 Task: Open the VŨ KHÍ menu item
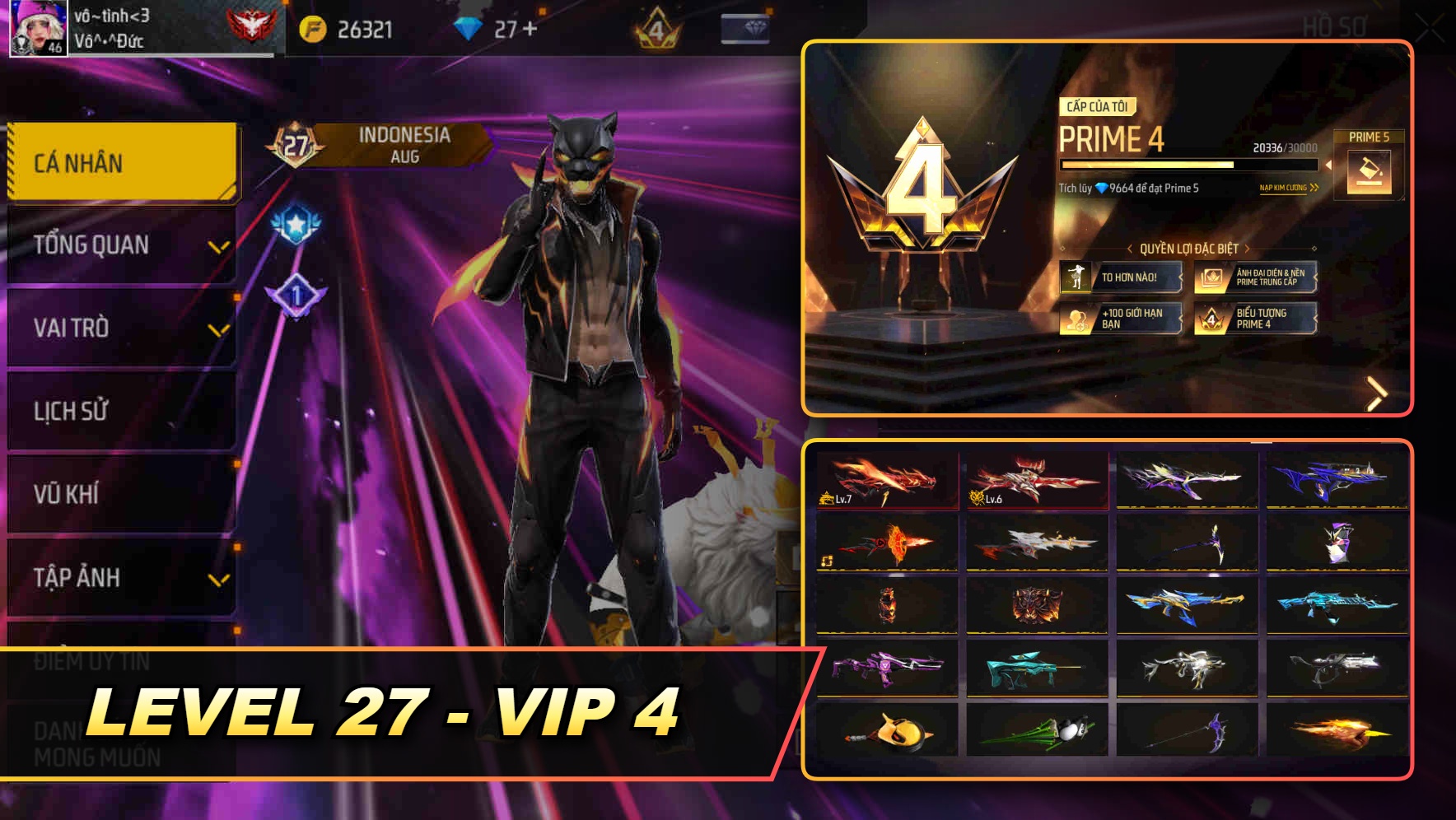coord(118,494)
